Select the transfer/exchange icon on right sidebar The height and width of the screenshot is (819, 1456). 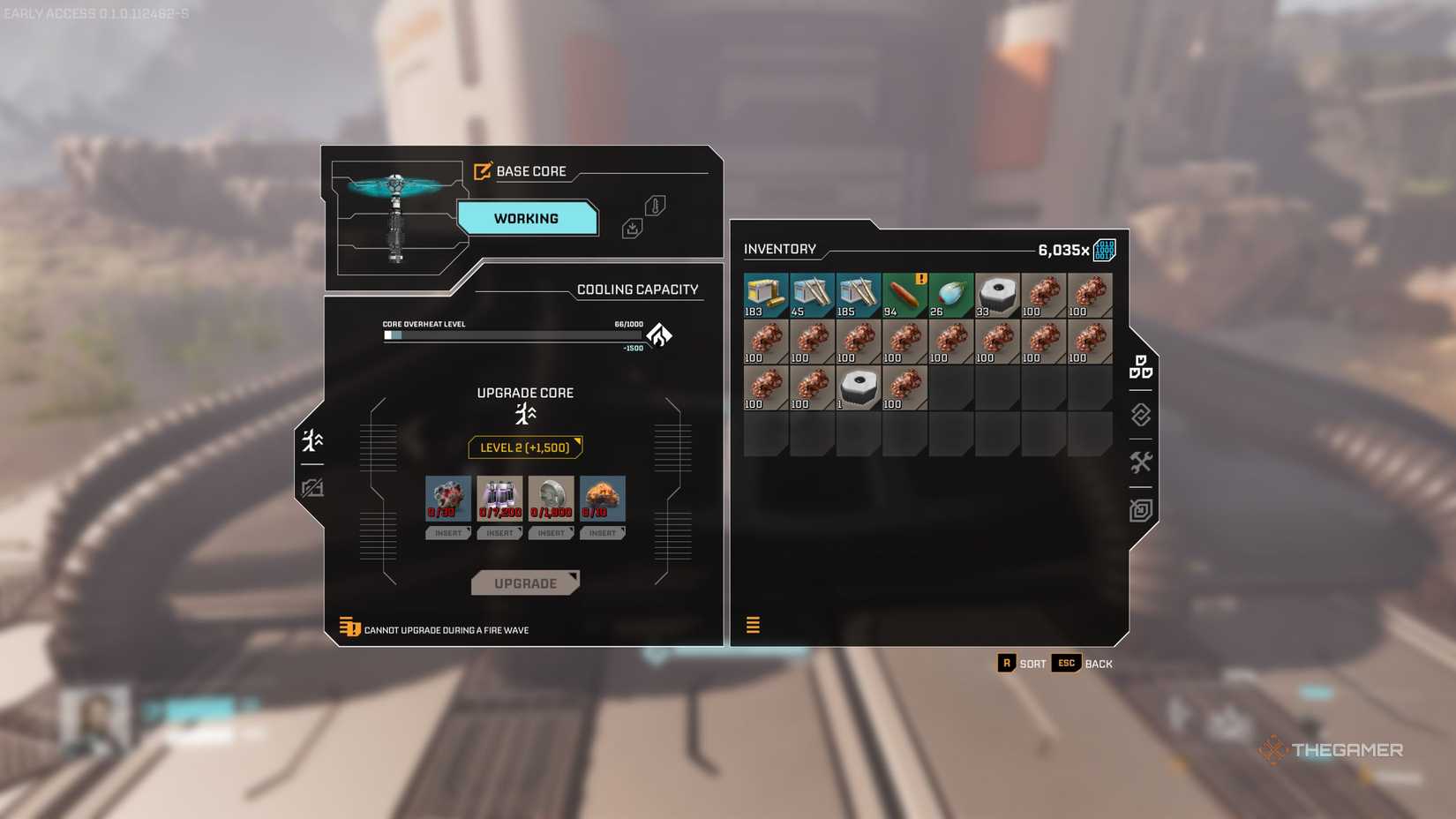(x=1140, y=415)
